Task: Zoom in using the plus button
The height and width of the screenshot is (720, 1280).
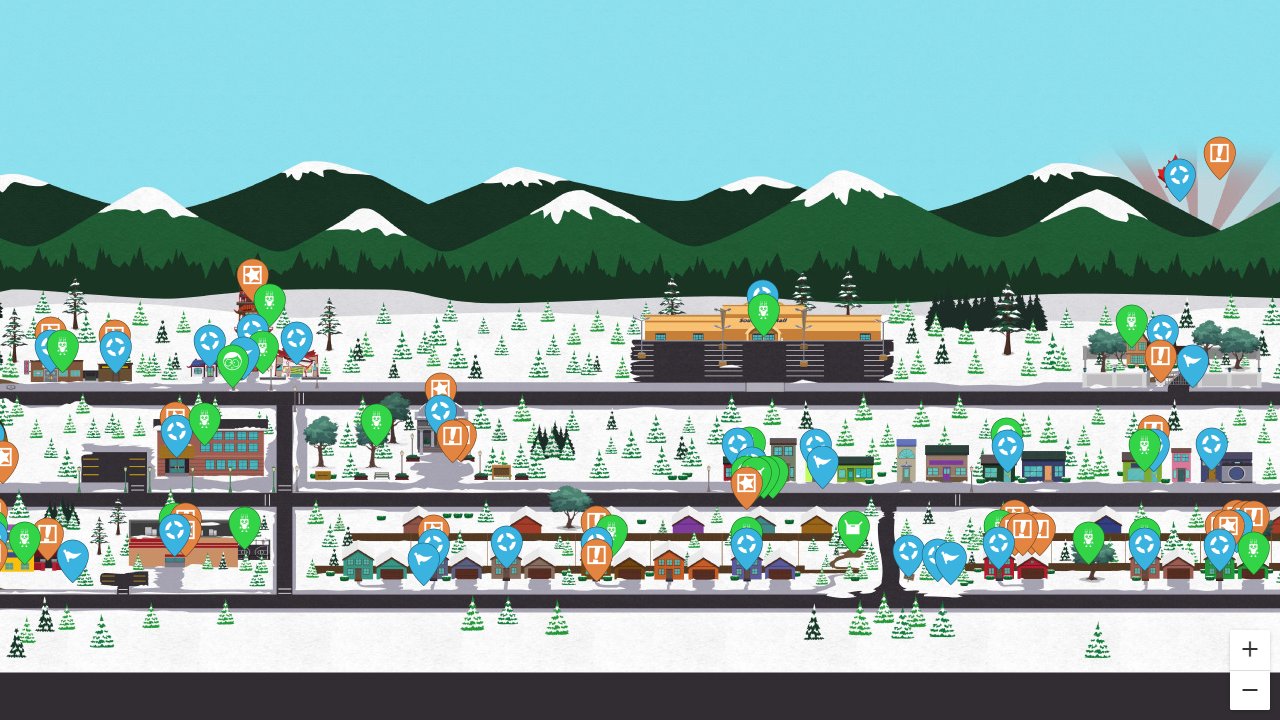Action: click(1249, 649)
